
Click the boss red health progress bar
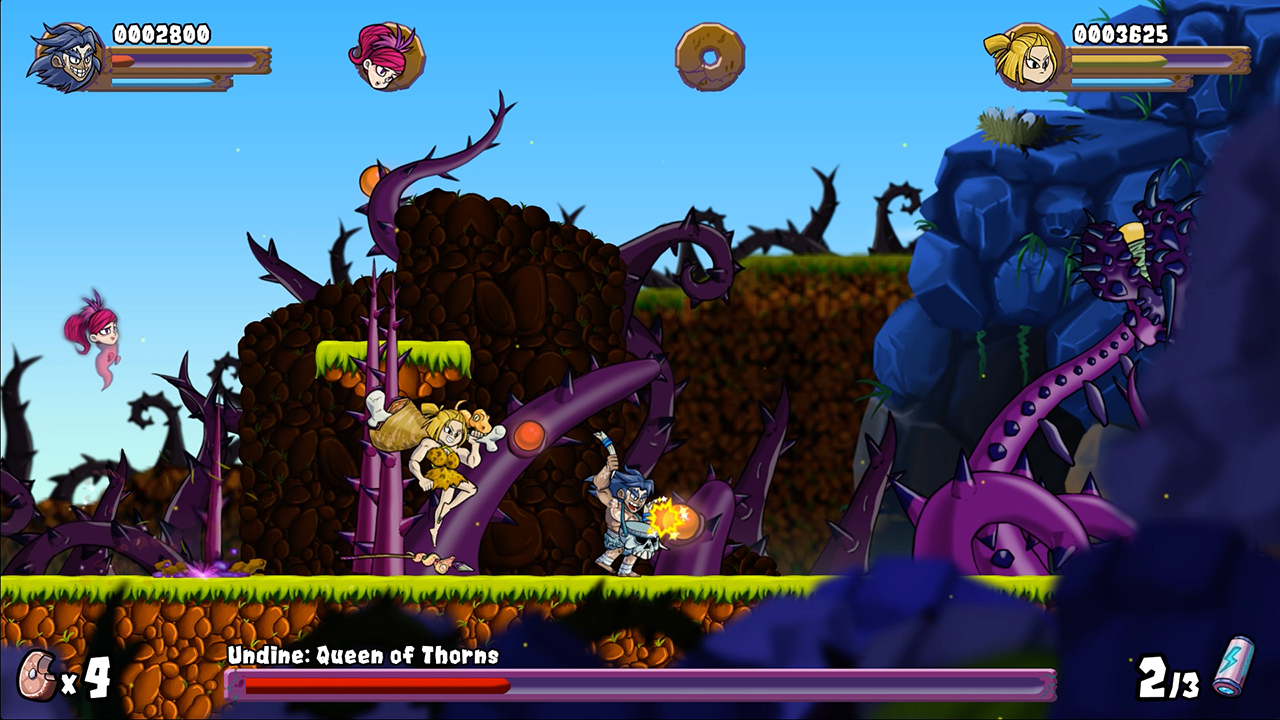(x=380, y=683)
